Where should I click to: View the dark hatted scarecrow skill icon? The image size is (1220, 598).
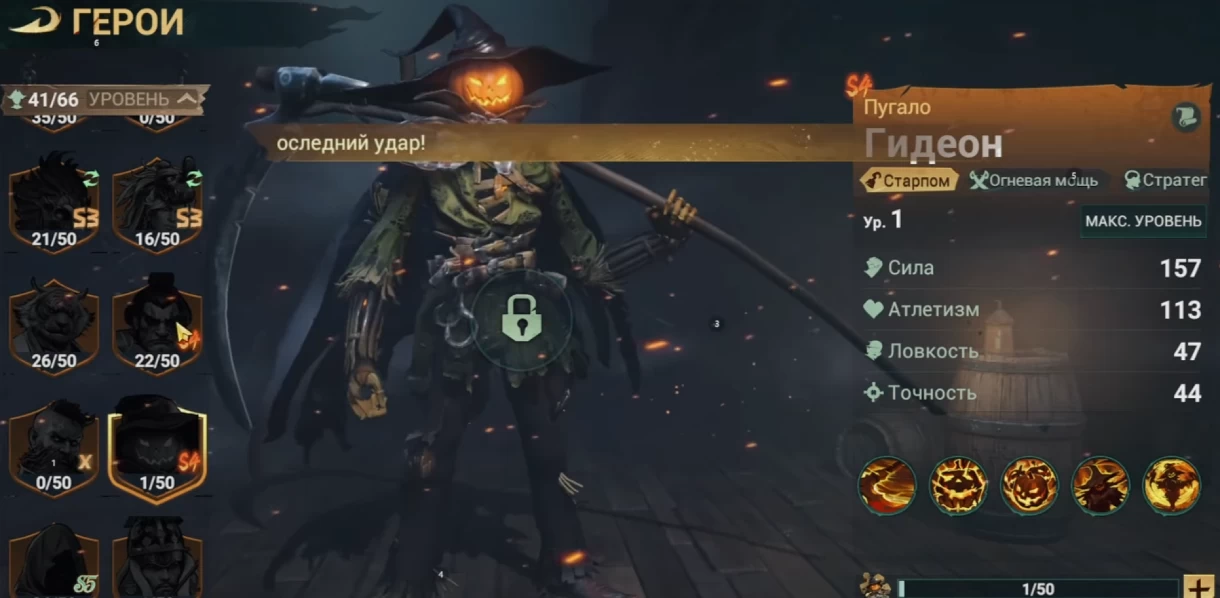coord(1101,486)
